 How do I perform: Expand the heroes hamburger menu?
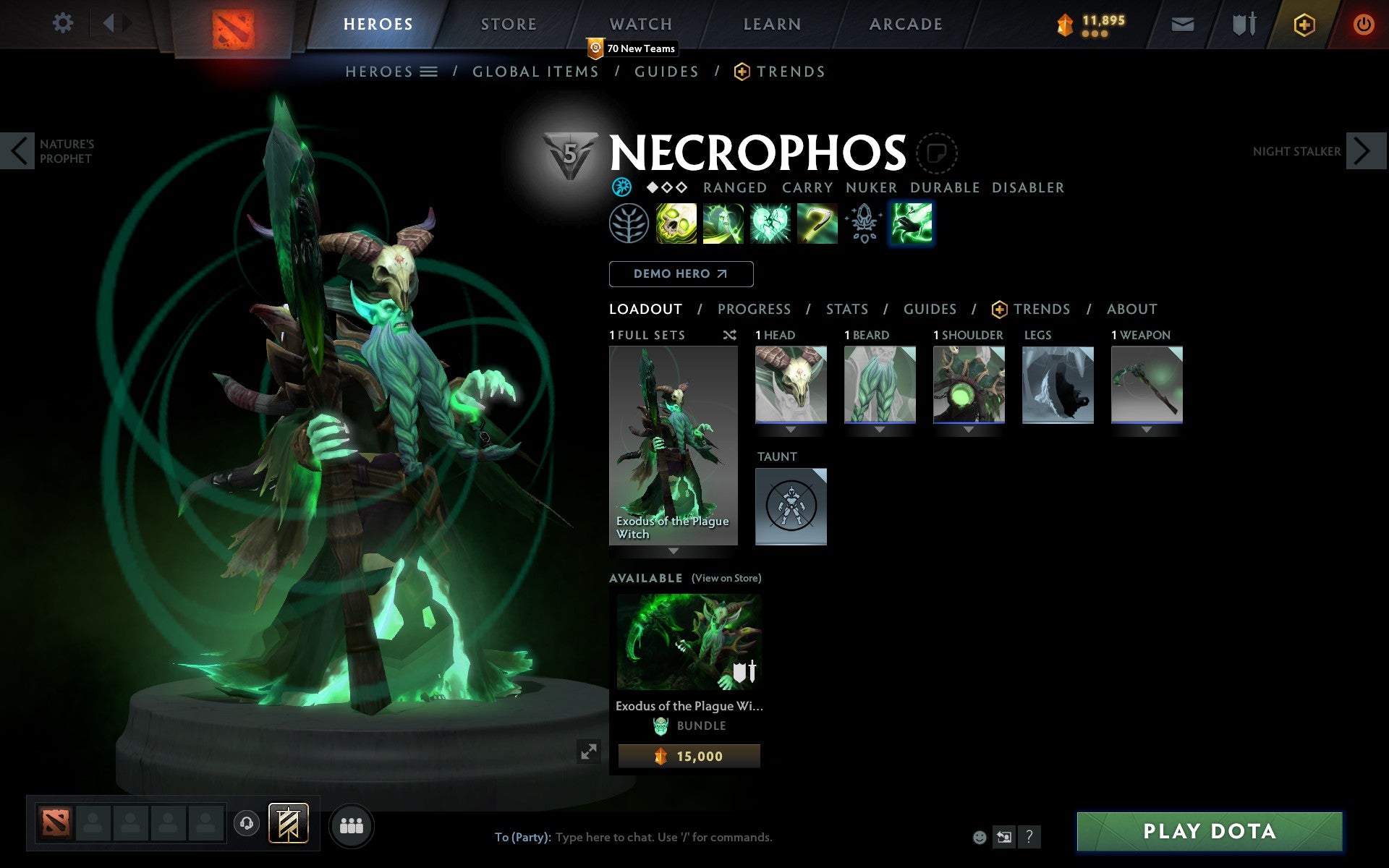coord(428,72)
